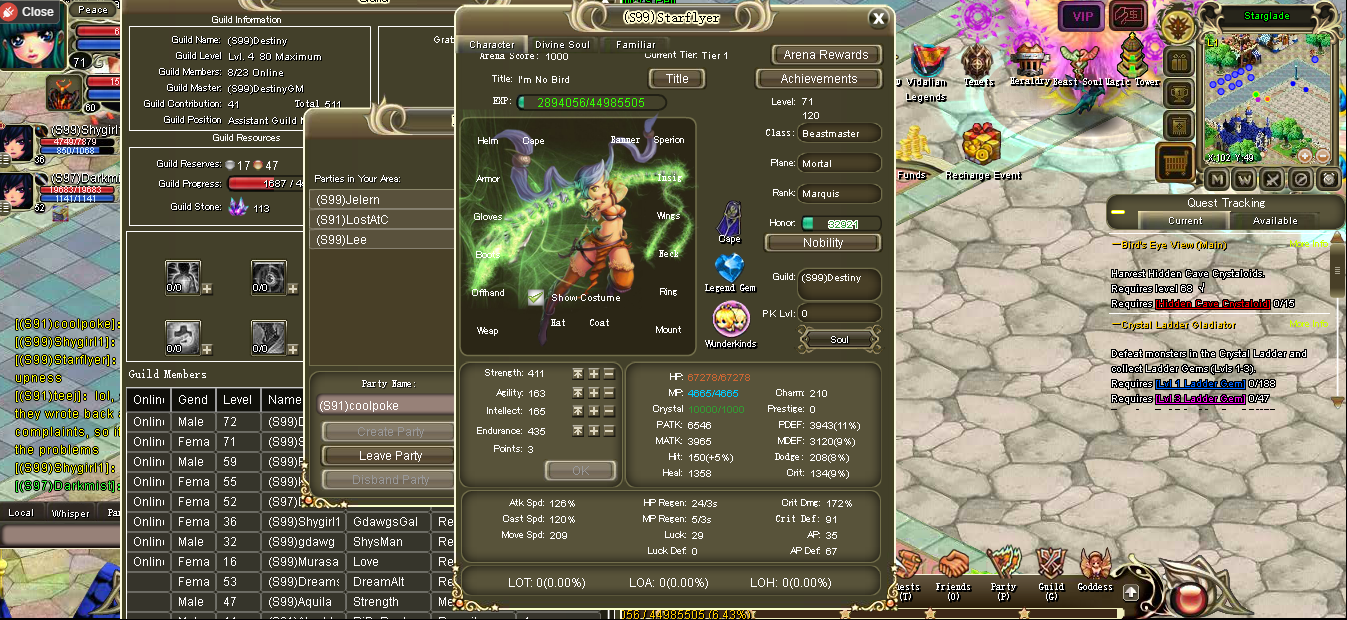Open the Wunderkinds icon

[730, 320]
